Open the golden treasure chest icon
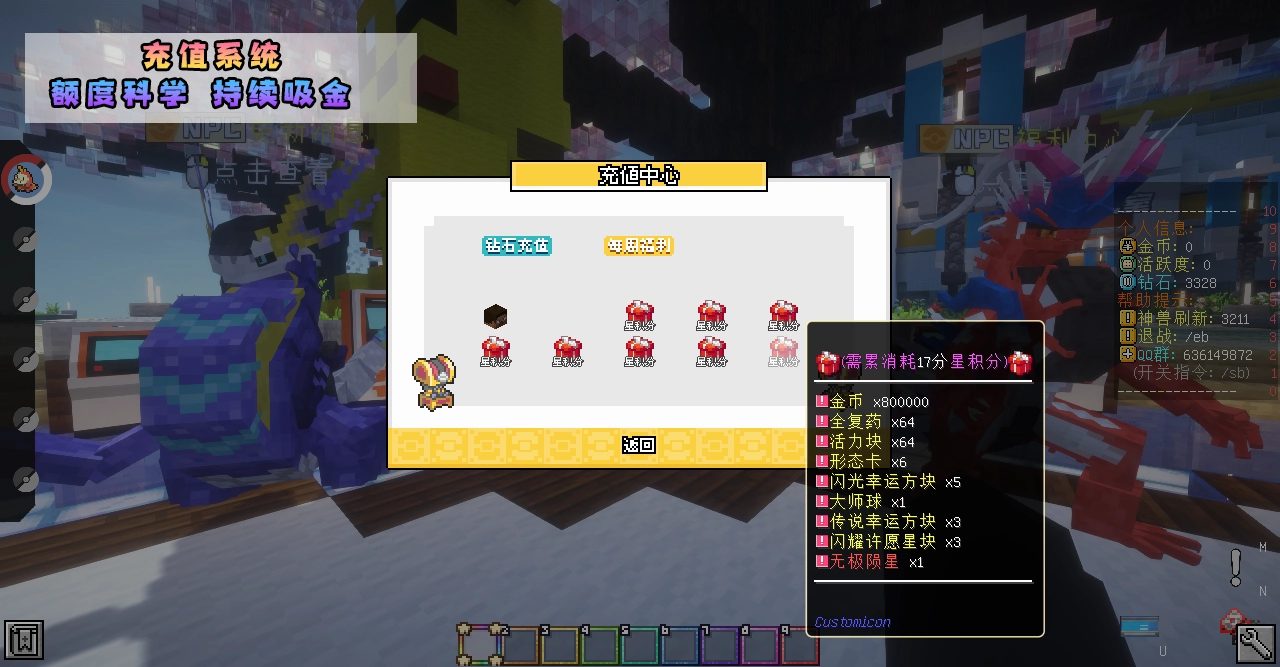1280x667 pixels. click(x=434, y=383)
